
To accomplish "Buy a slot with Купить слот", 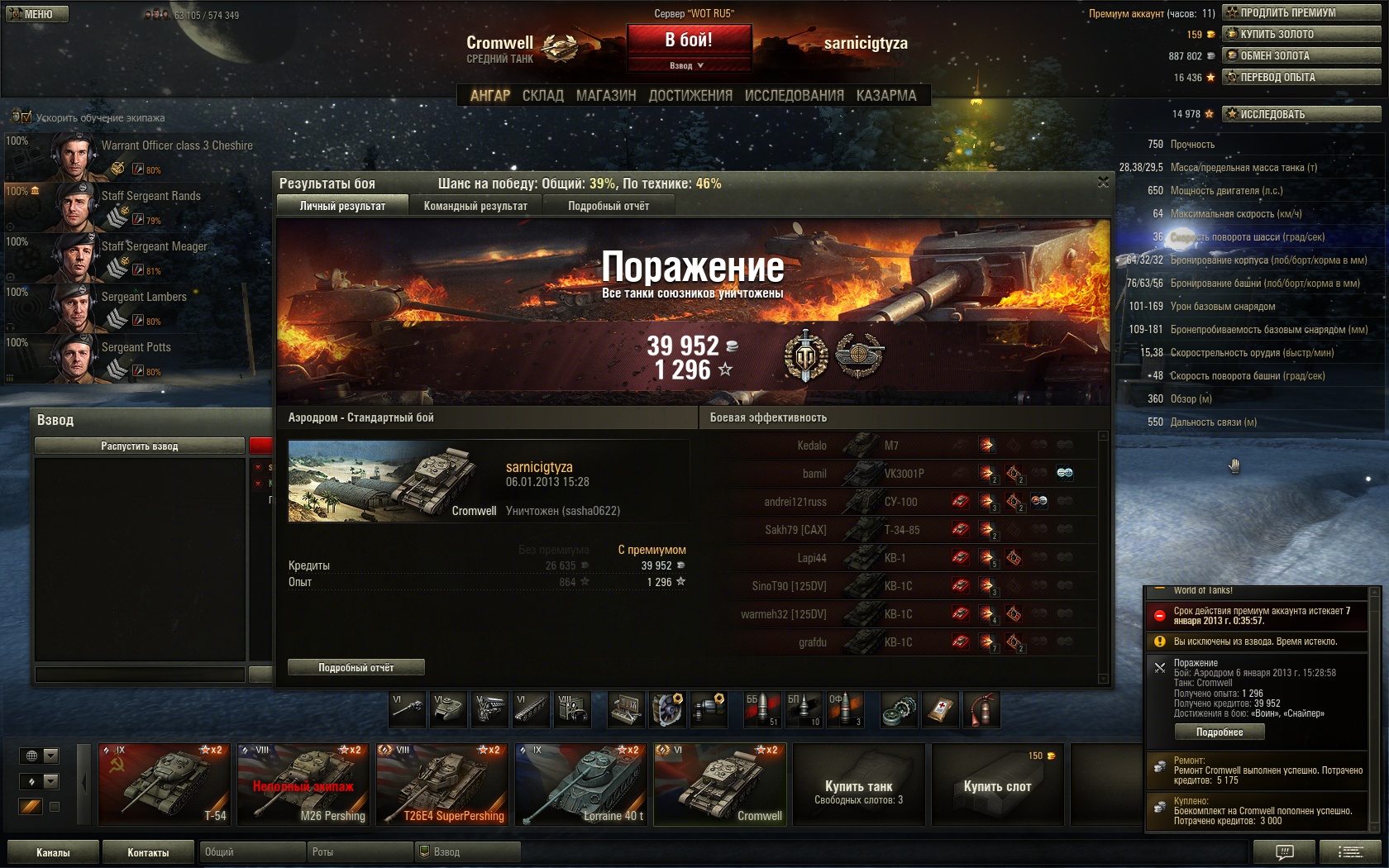I will click(997, 785).
